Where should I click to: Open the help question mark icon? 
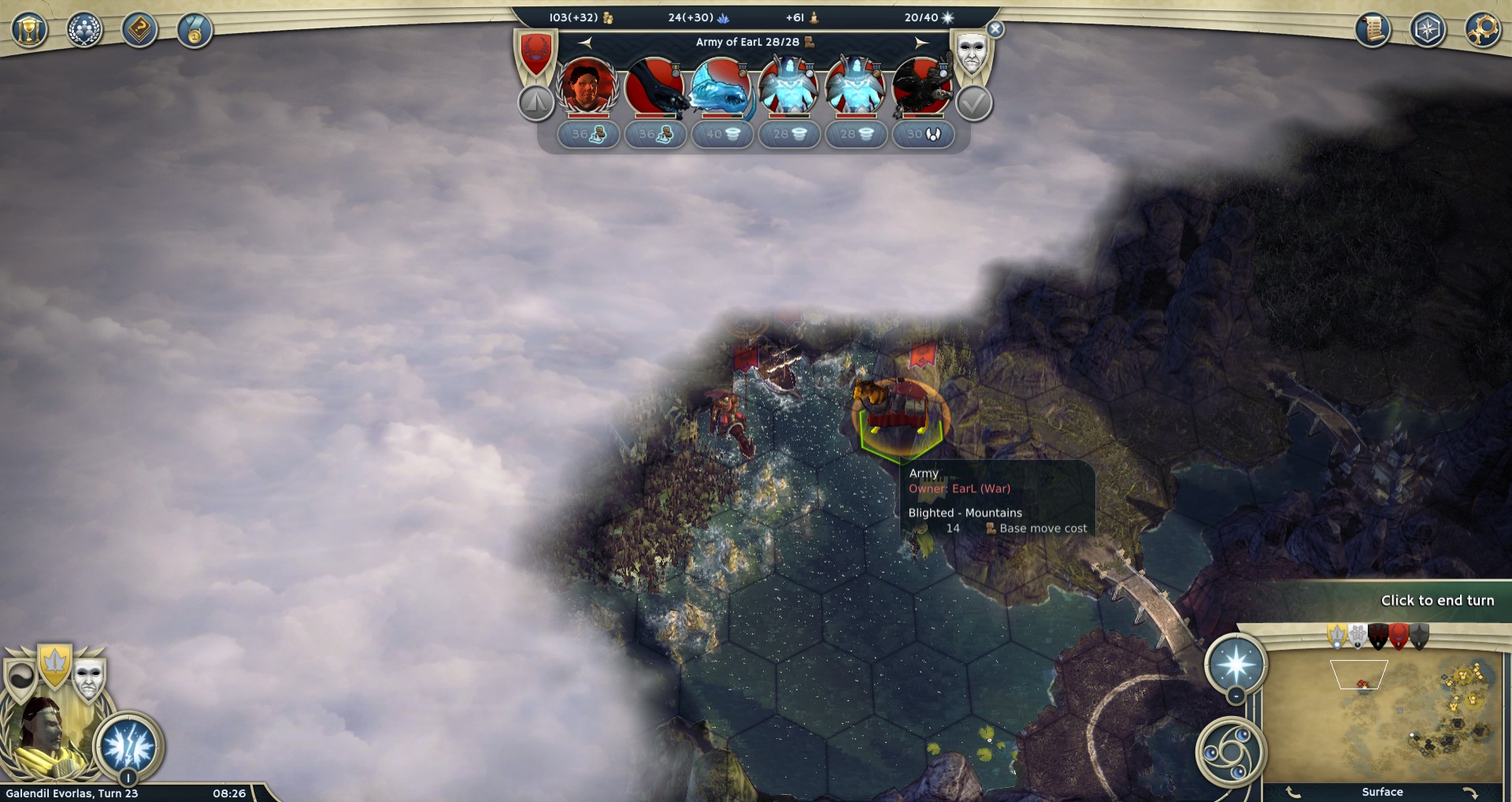click(x=139, y=31)
